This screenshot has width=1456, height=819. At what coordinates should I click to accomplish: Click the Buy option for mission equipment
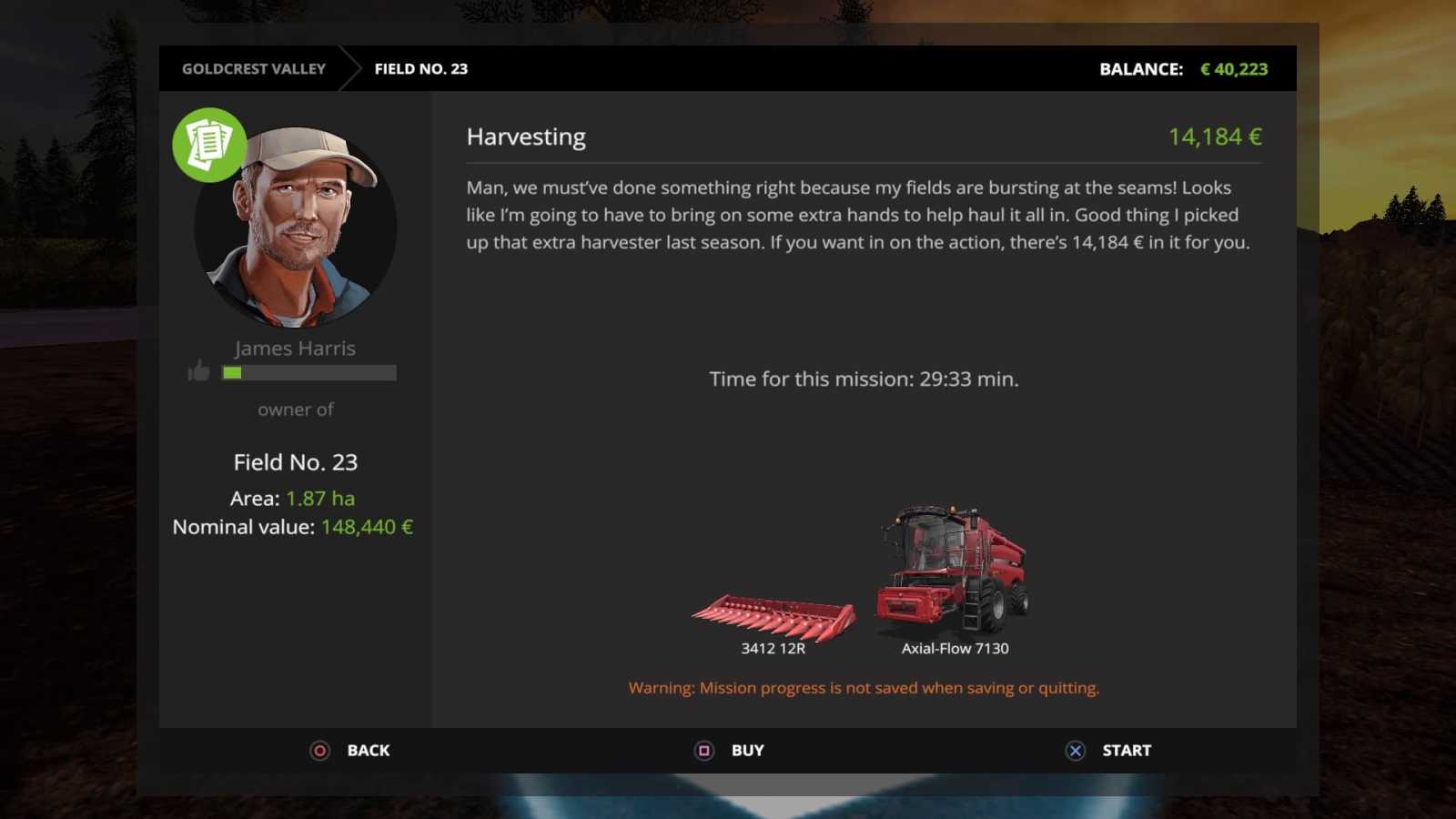click(x=729, y=750)
